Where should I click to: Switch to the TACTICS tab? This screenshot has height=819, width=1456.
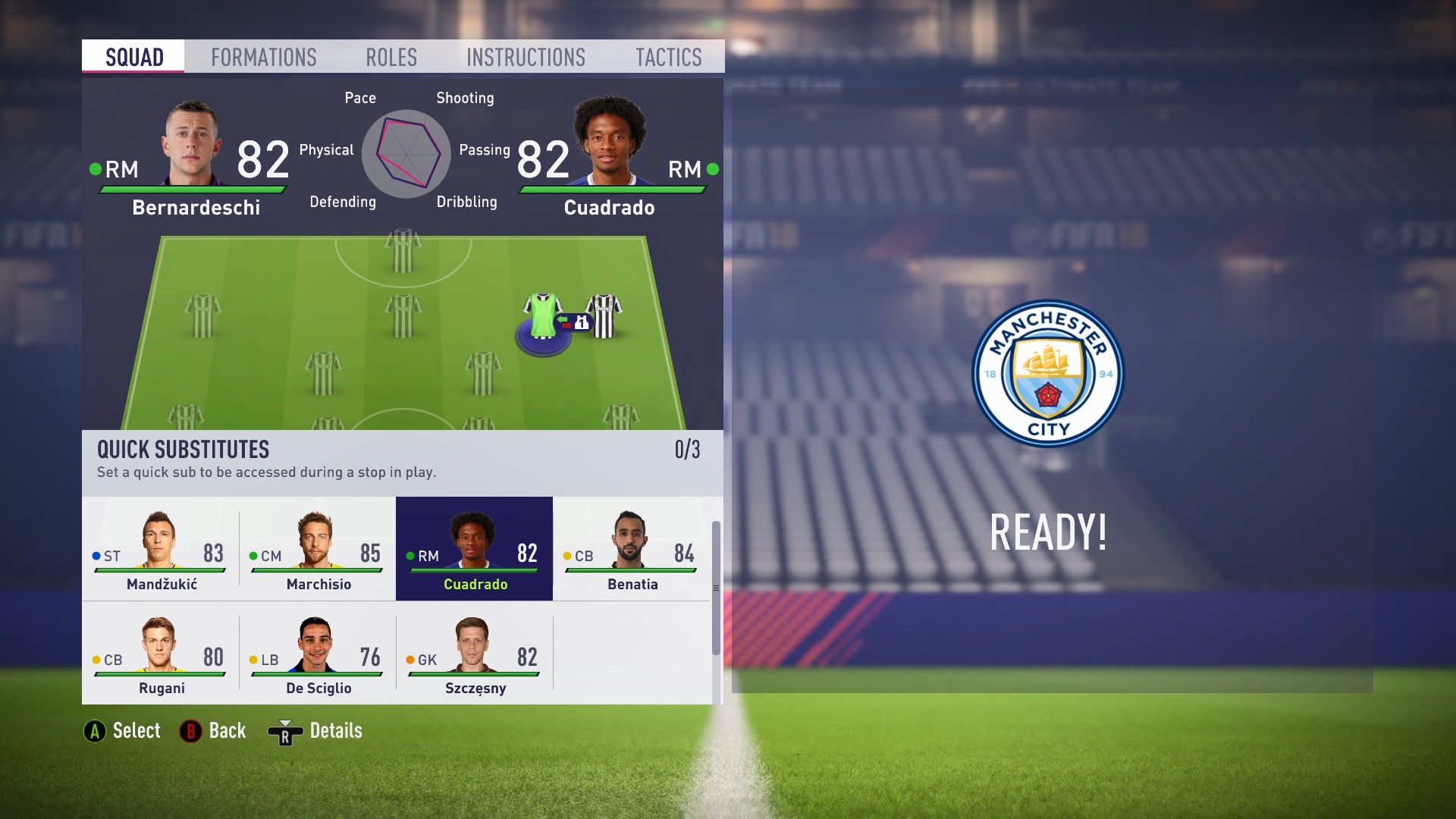668,56
